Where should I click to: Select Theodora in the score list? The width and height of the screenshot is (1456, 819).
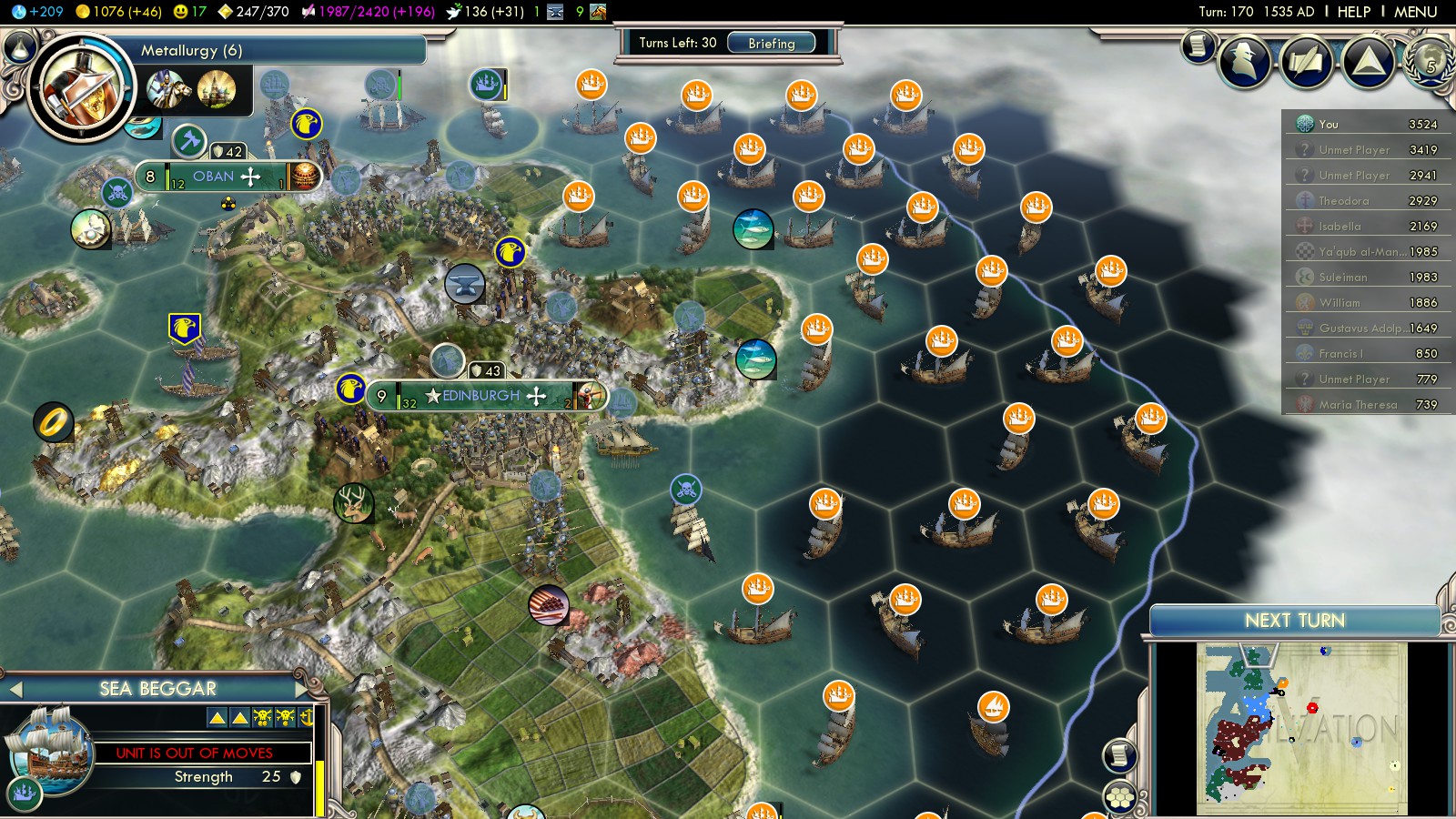click(x=1343, y=201)
